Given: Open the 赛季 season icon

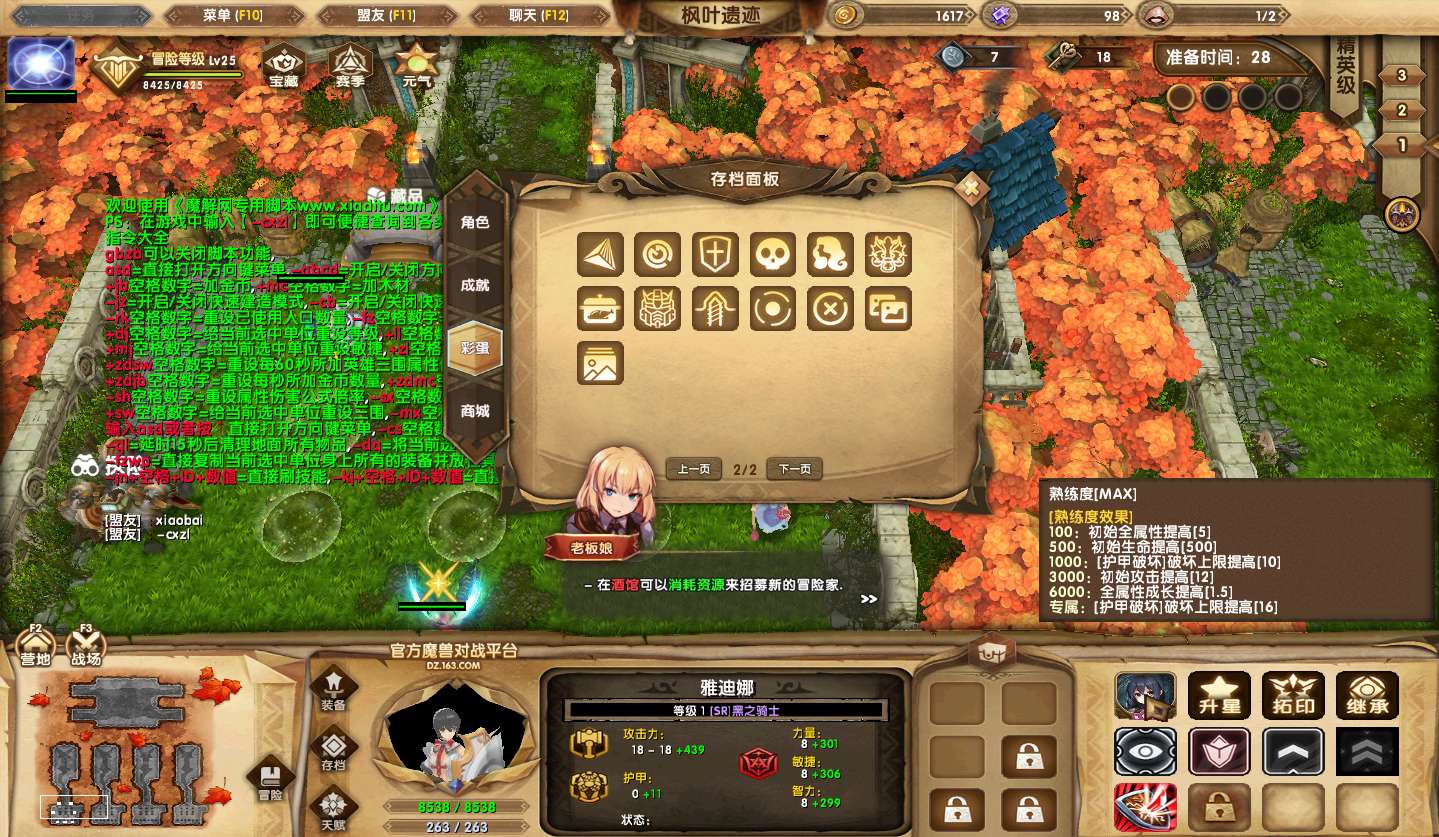Looking at the screenshot, I should 351,66.
